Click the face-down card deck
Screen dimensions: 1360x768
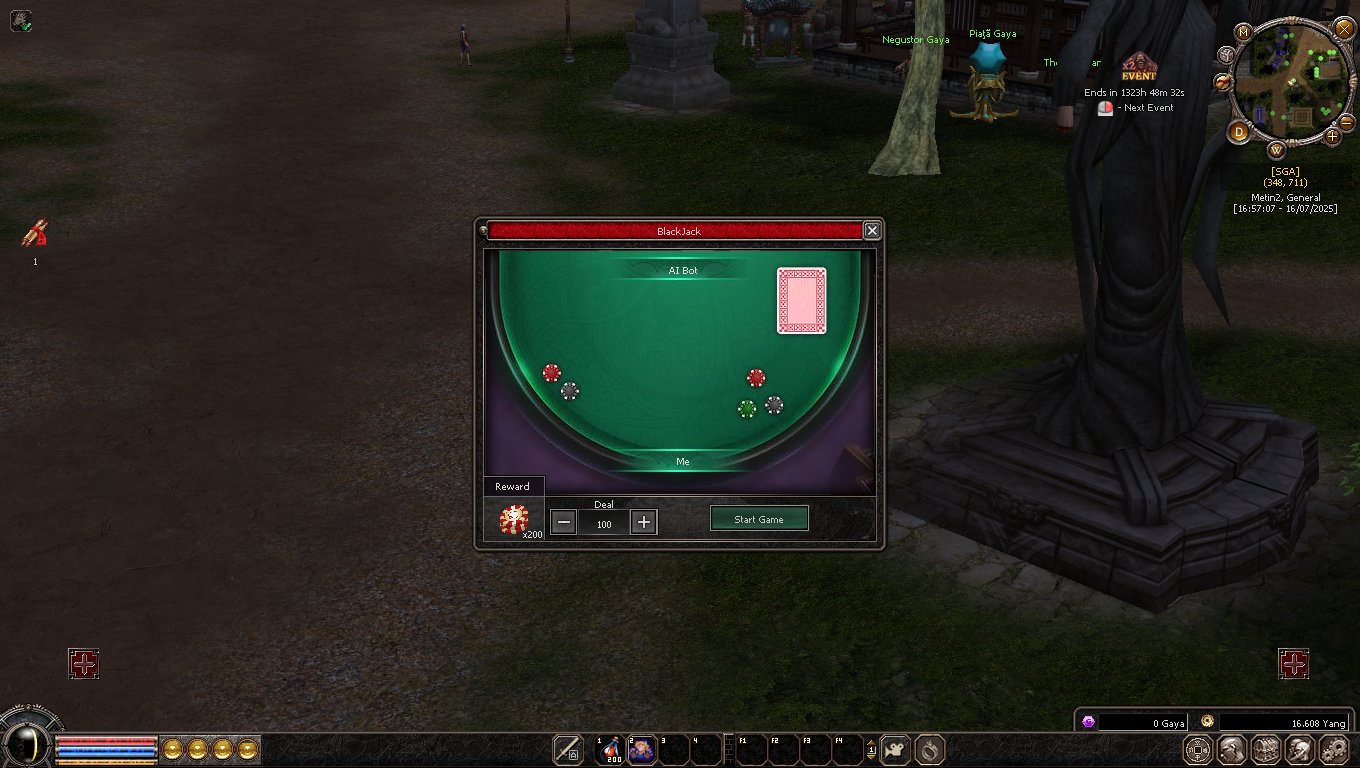click(802, 300)
